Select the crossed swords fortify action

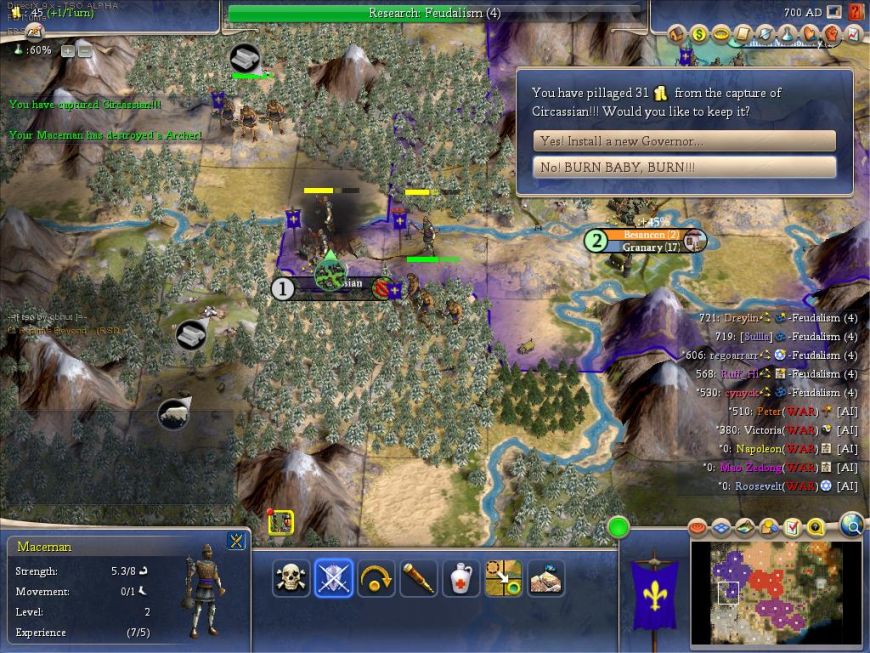tap(334, 578)
